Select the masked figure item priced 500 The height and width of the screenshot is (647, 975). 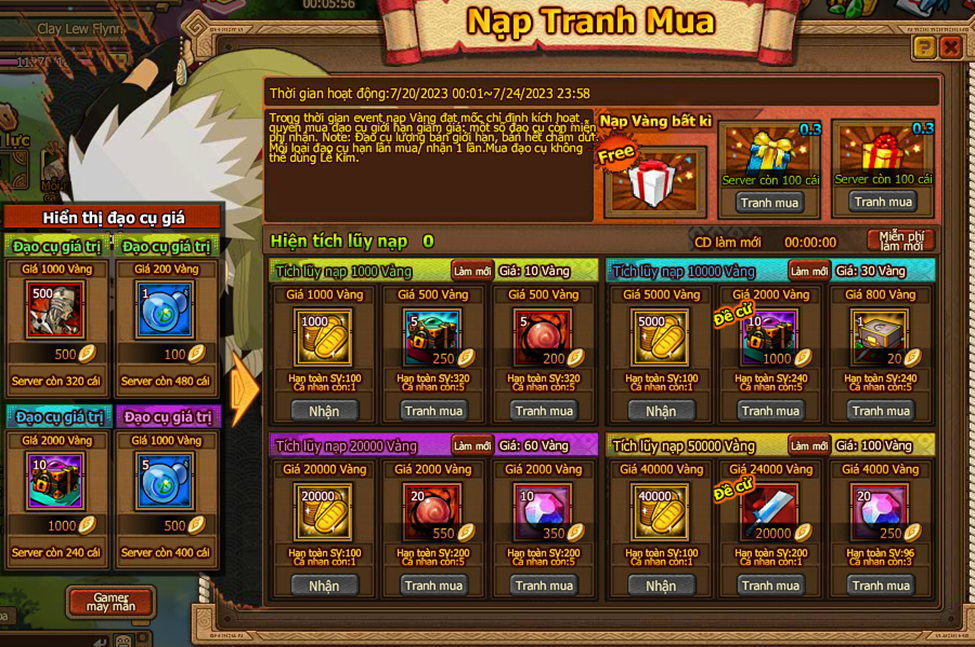pyautogui.click(x=55, y=309)
